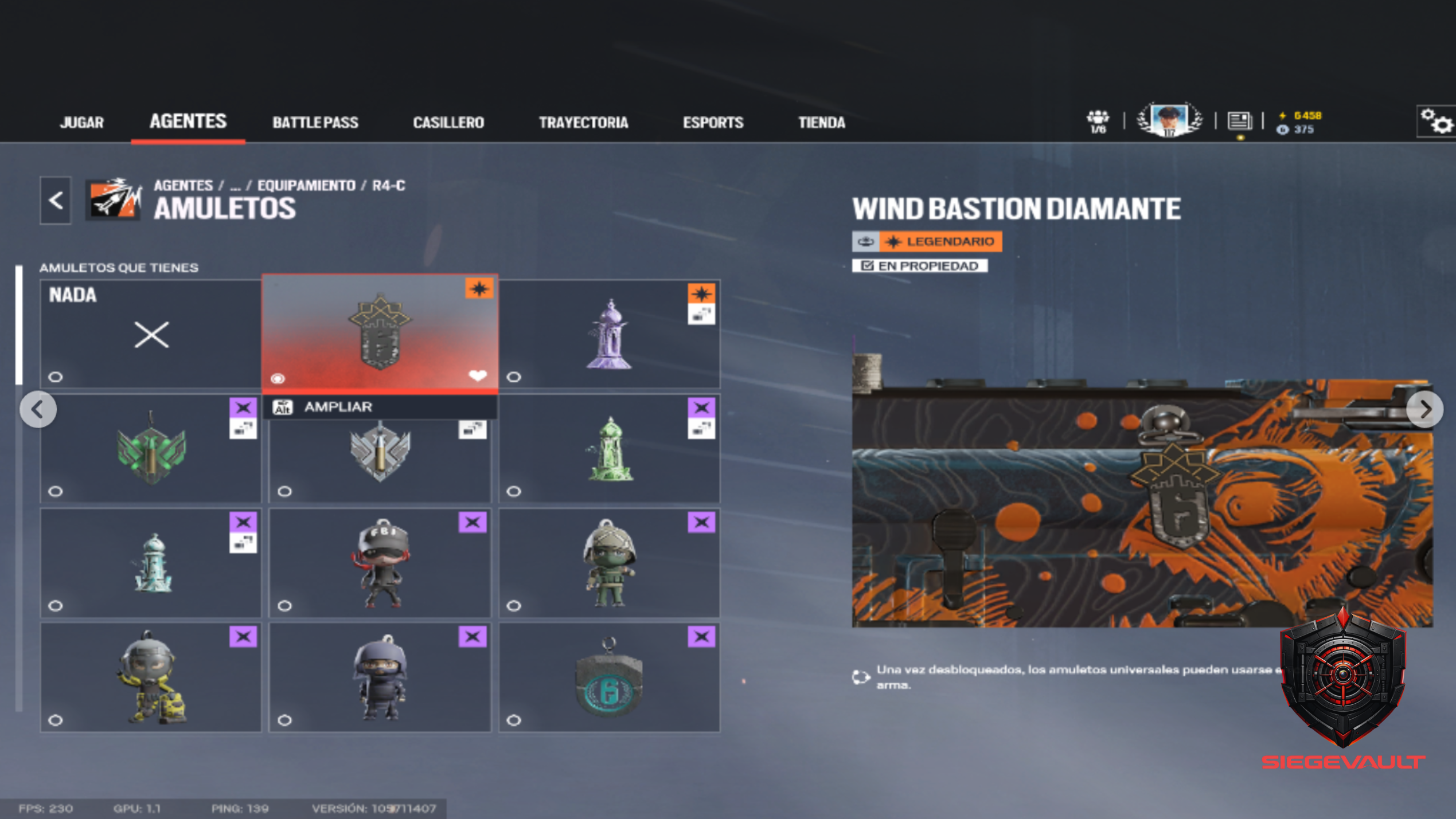The image size is (1456, 819).
Task: Switch to the CASILLERO tab
Action: point(448,122)
